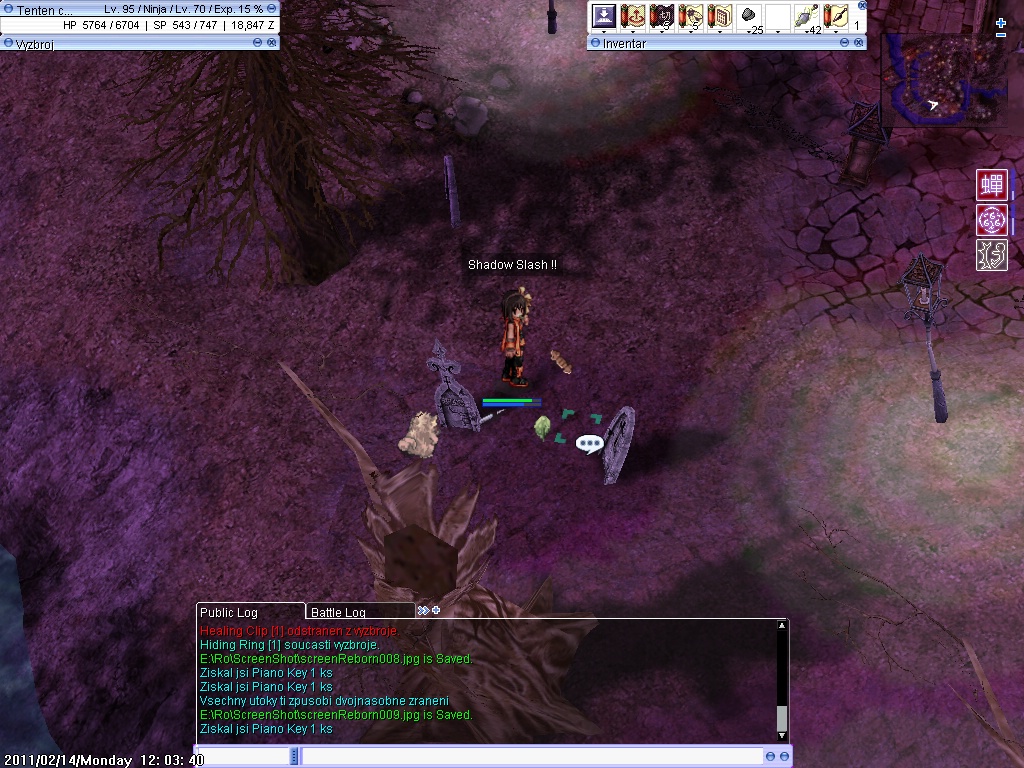Select the Public Log chat tab
1024x768 pixels.
[x=229, y=612]
